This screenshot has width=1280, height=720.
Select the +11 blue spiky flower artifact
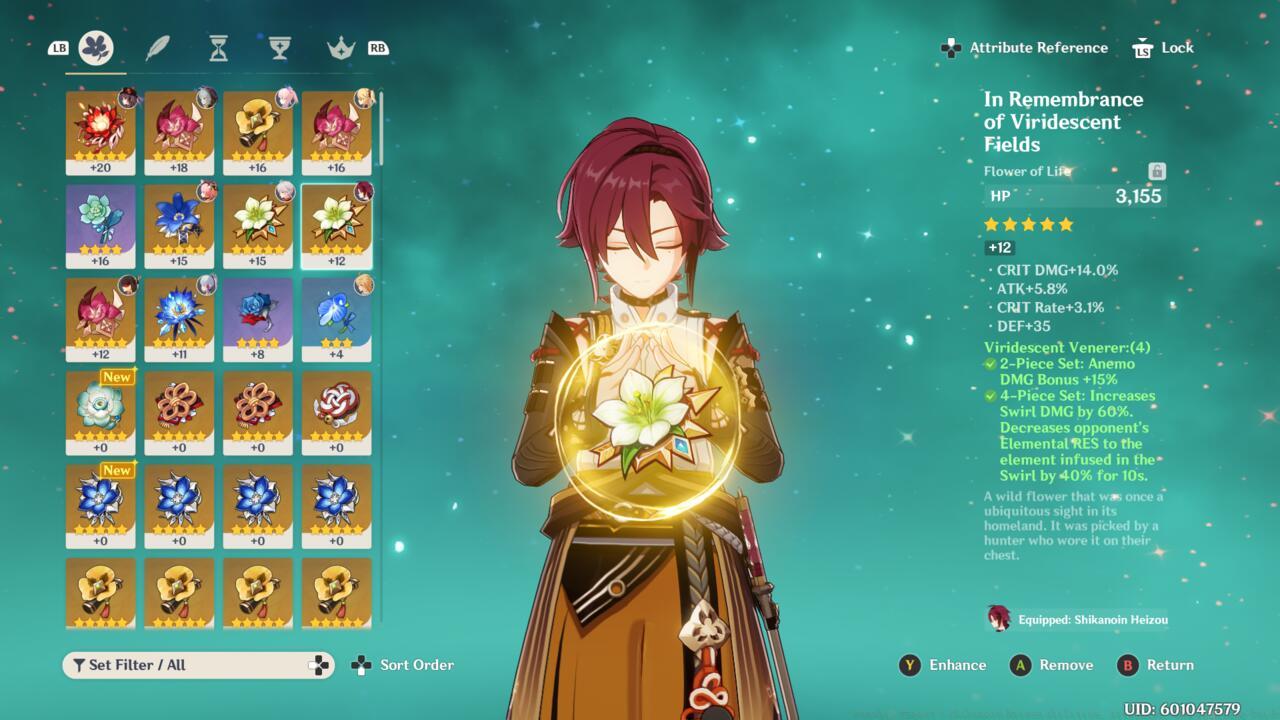pos(179,320)
